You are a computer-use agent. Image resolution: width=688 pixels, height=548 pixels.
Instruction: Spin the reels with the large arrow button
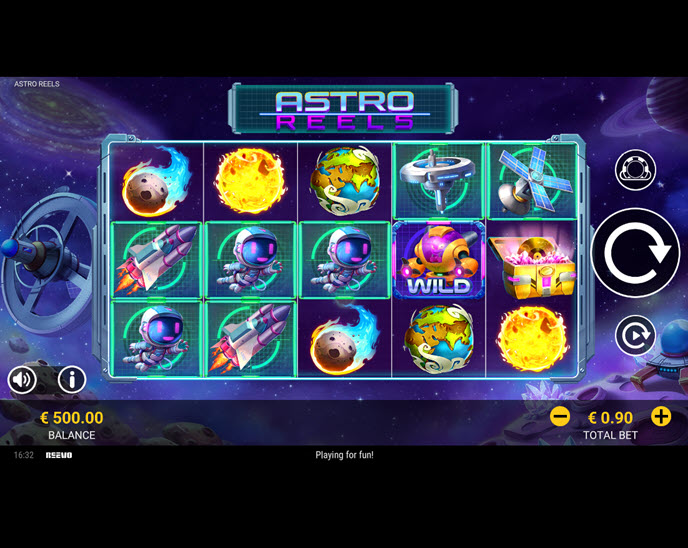[x=635, y=254]
